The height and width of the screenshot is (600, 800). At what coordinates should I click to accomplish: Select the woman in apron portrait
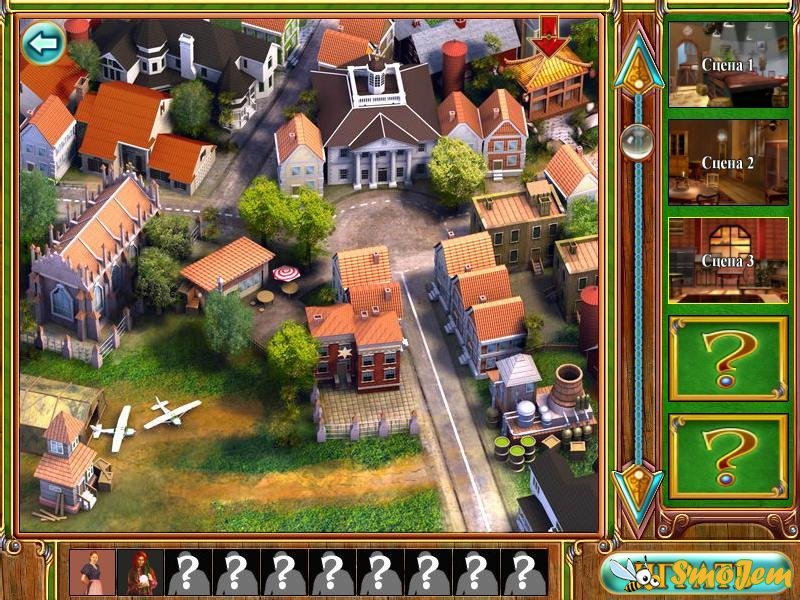click(x=92, y=572)
